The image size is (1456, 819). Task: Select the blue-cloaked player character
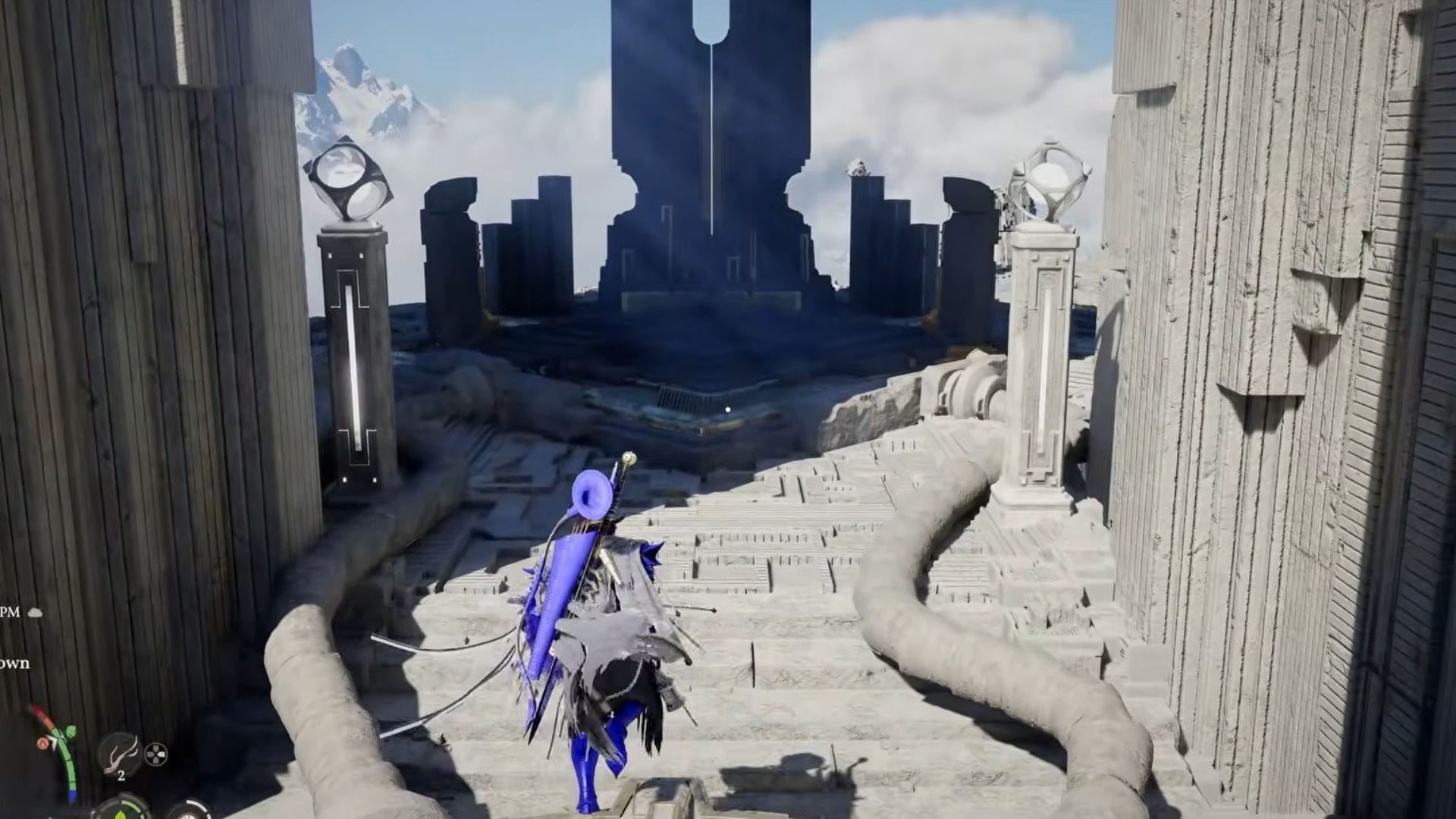tap(599, 645)
